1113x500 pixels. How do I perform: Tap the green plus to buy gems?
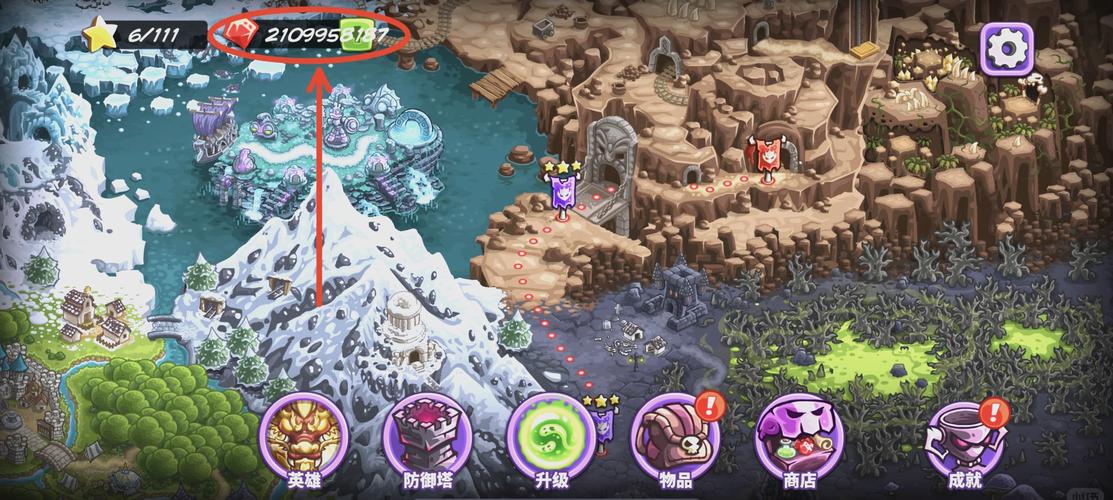click(x=354, y=34)
